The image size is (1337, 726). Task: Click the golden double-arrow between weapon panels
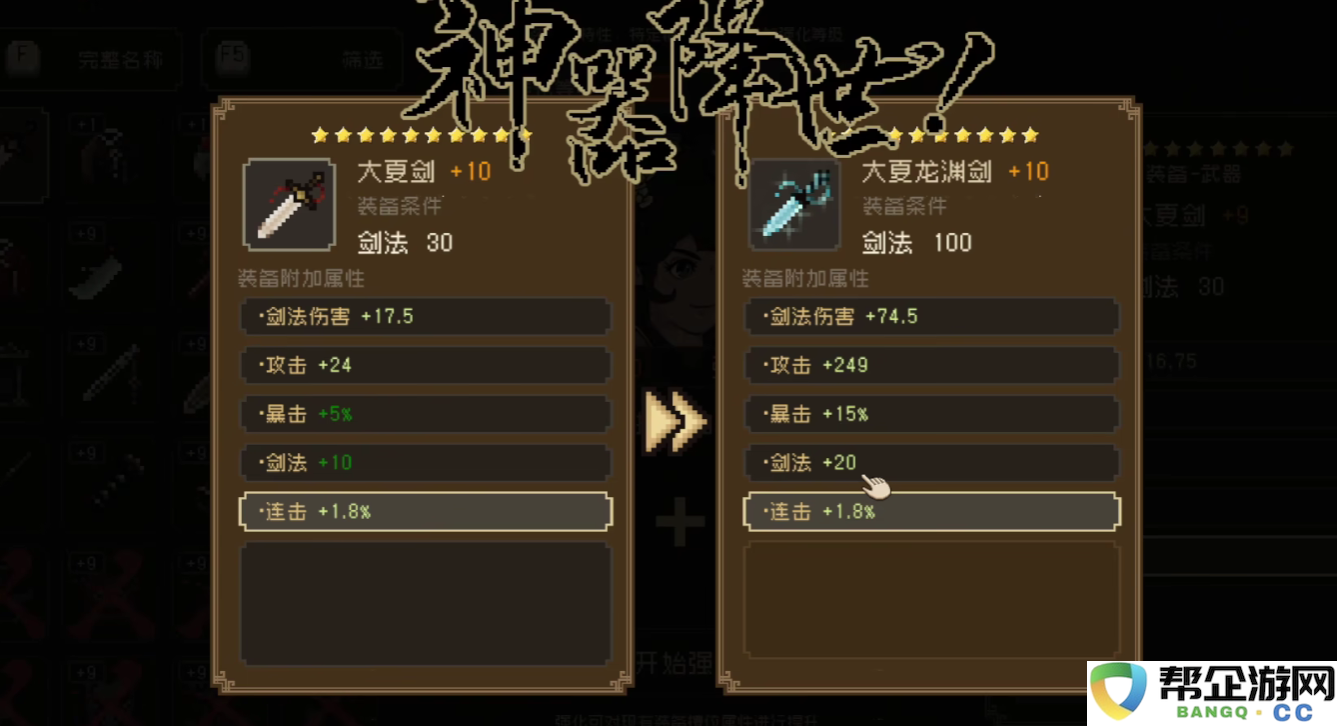(678, 422)
